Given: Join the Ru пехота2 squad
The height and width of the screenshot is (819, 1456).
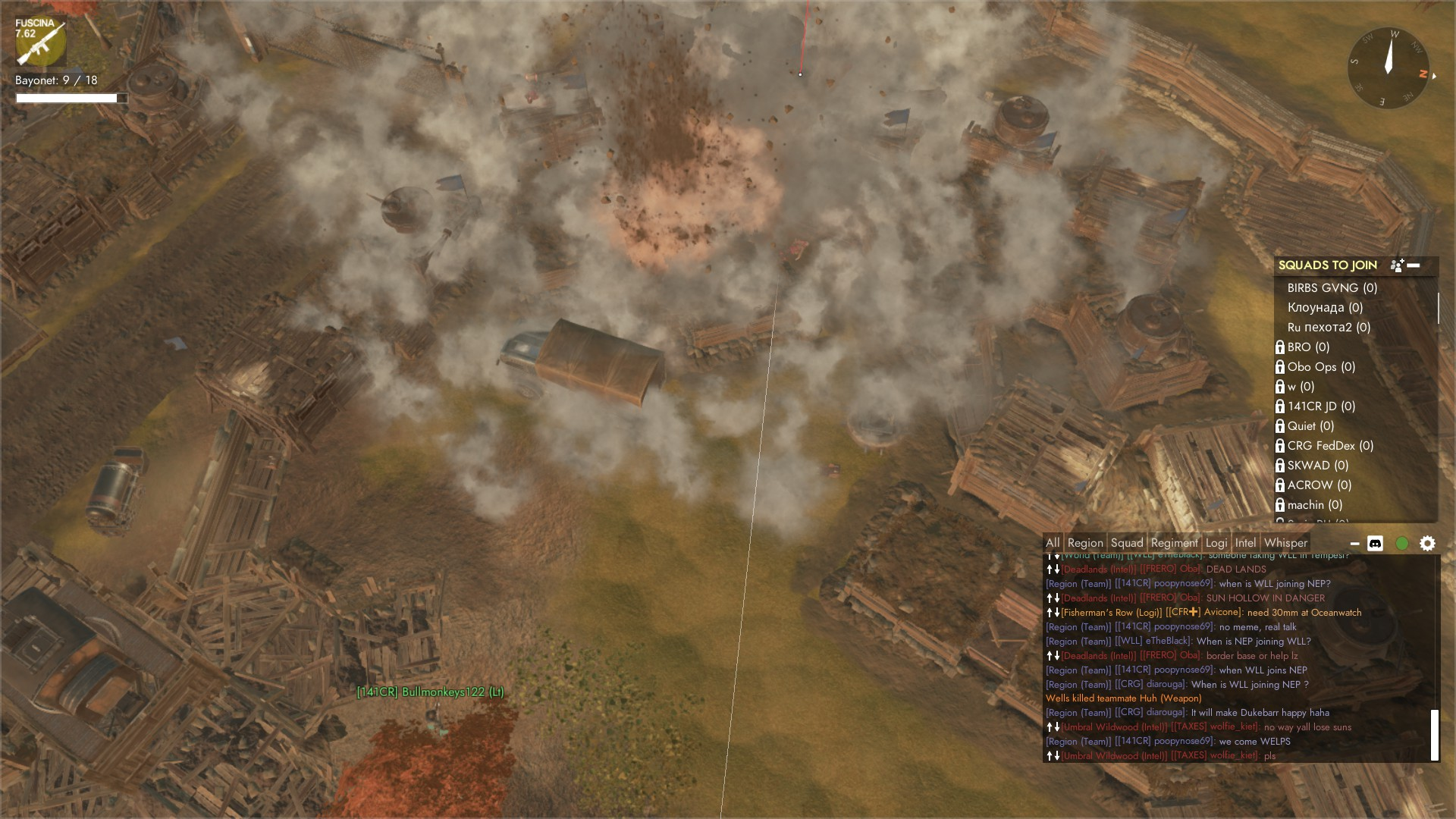Looking at the screenshot, I should coord(1329,328).
